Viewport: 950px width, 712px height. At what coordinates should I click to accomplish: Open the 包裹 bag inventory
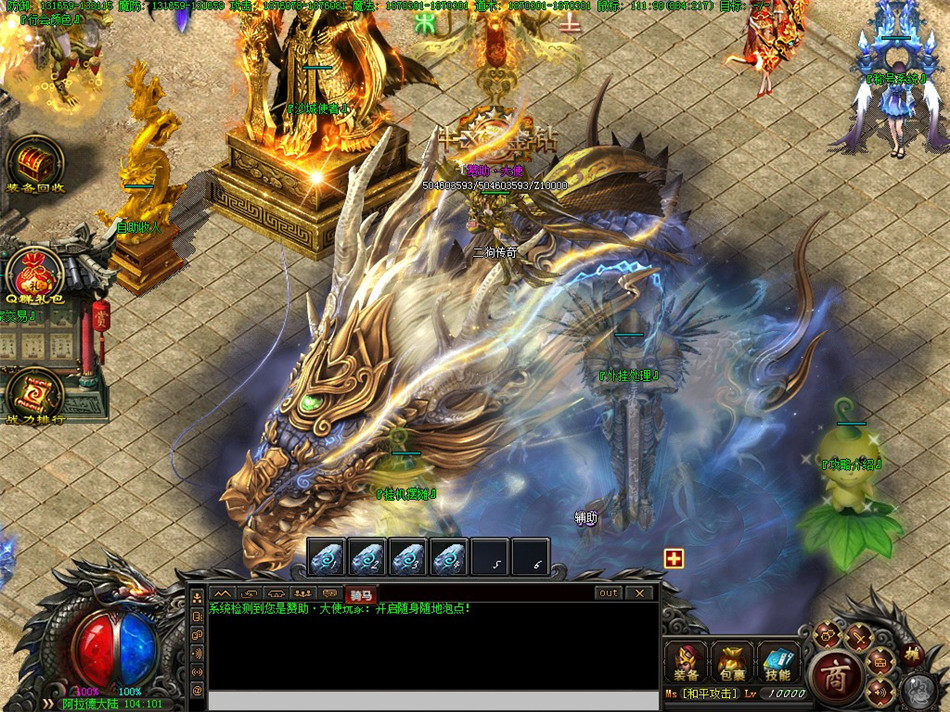[x=732, y=662]
